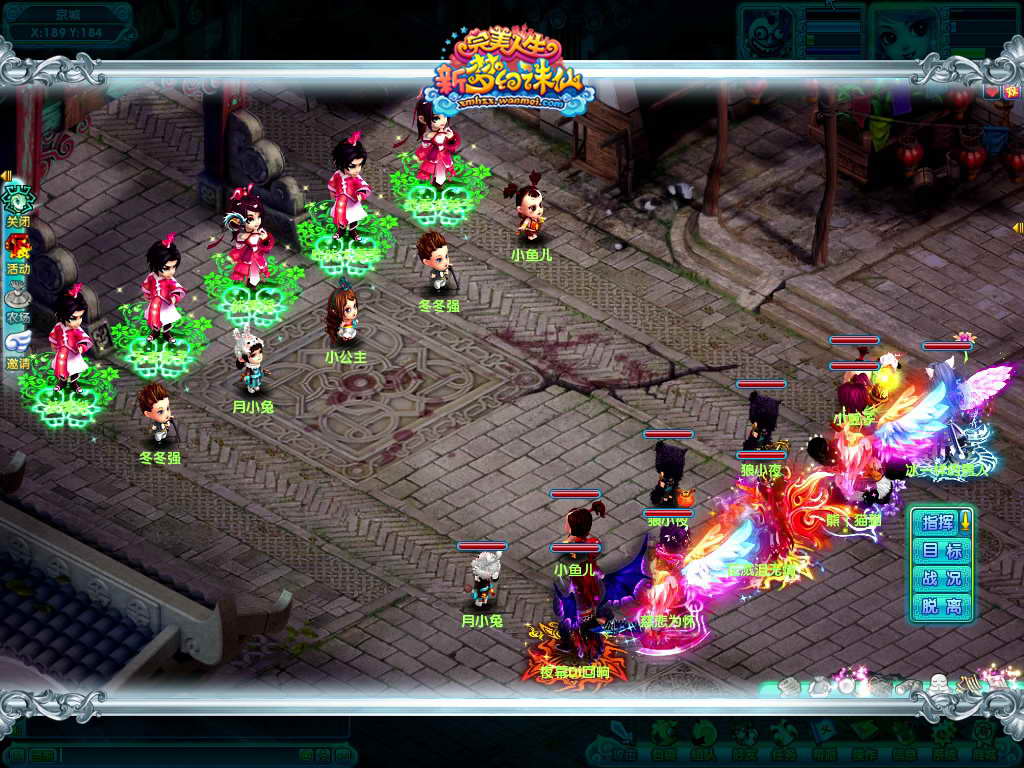This screenshot has width=1024, height=768.
Task: Click 脱离 to leave the battle
Action: [941, 607]
